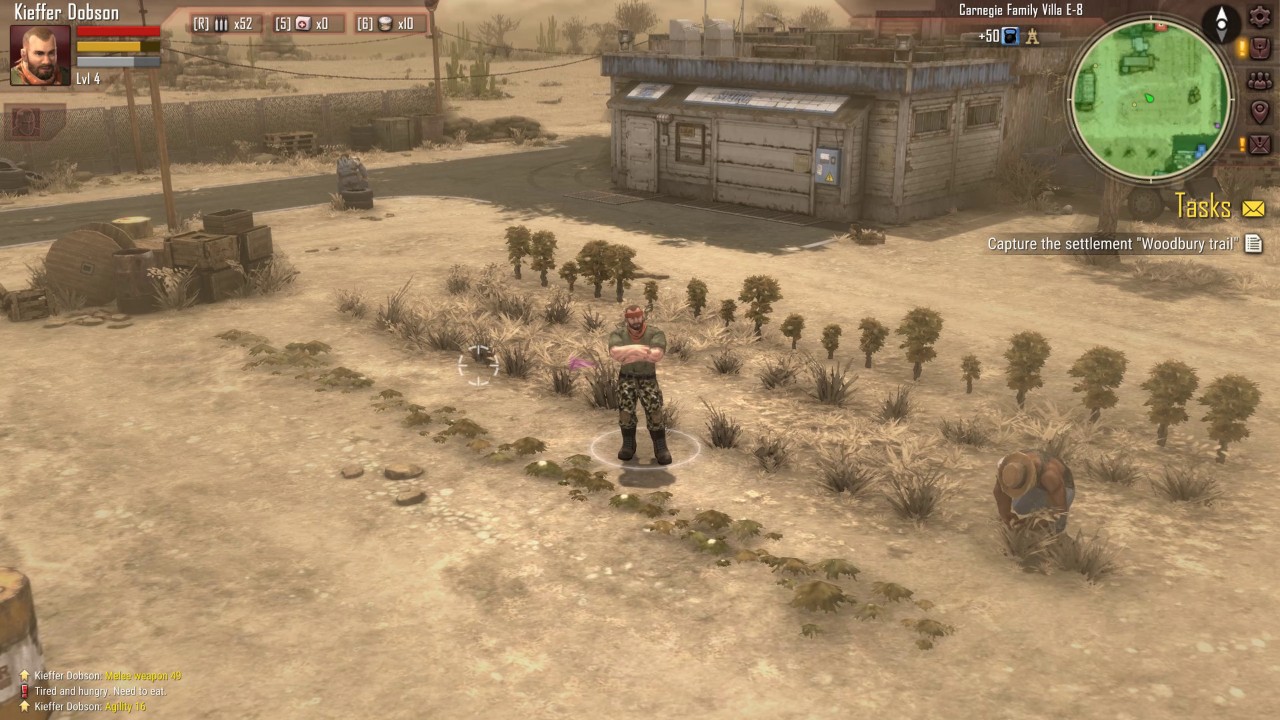Open the yellow Tasks envelope
This screenshot has width=1280, height=720.
1253,208
